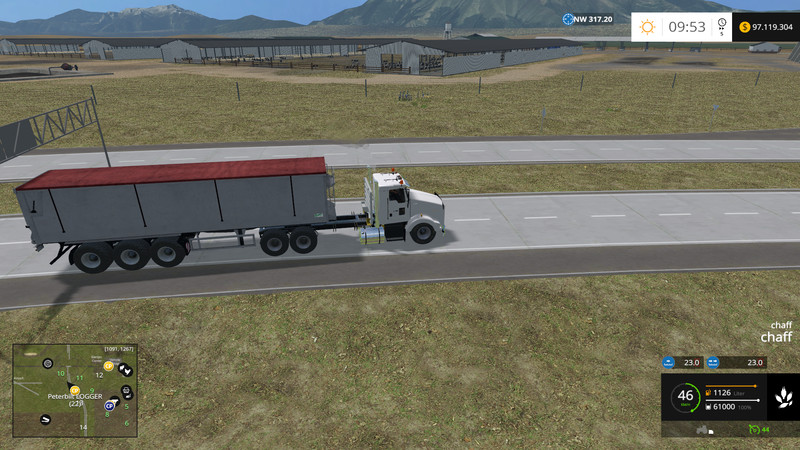The image size is (800, 450).
Task: Click the gold dollar coin money icon
Action: point(744,27)
